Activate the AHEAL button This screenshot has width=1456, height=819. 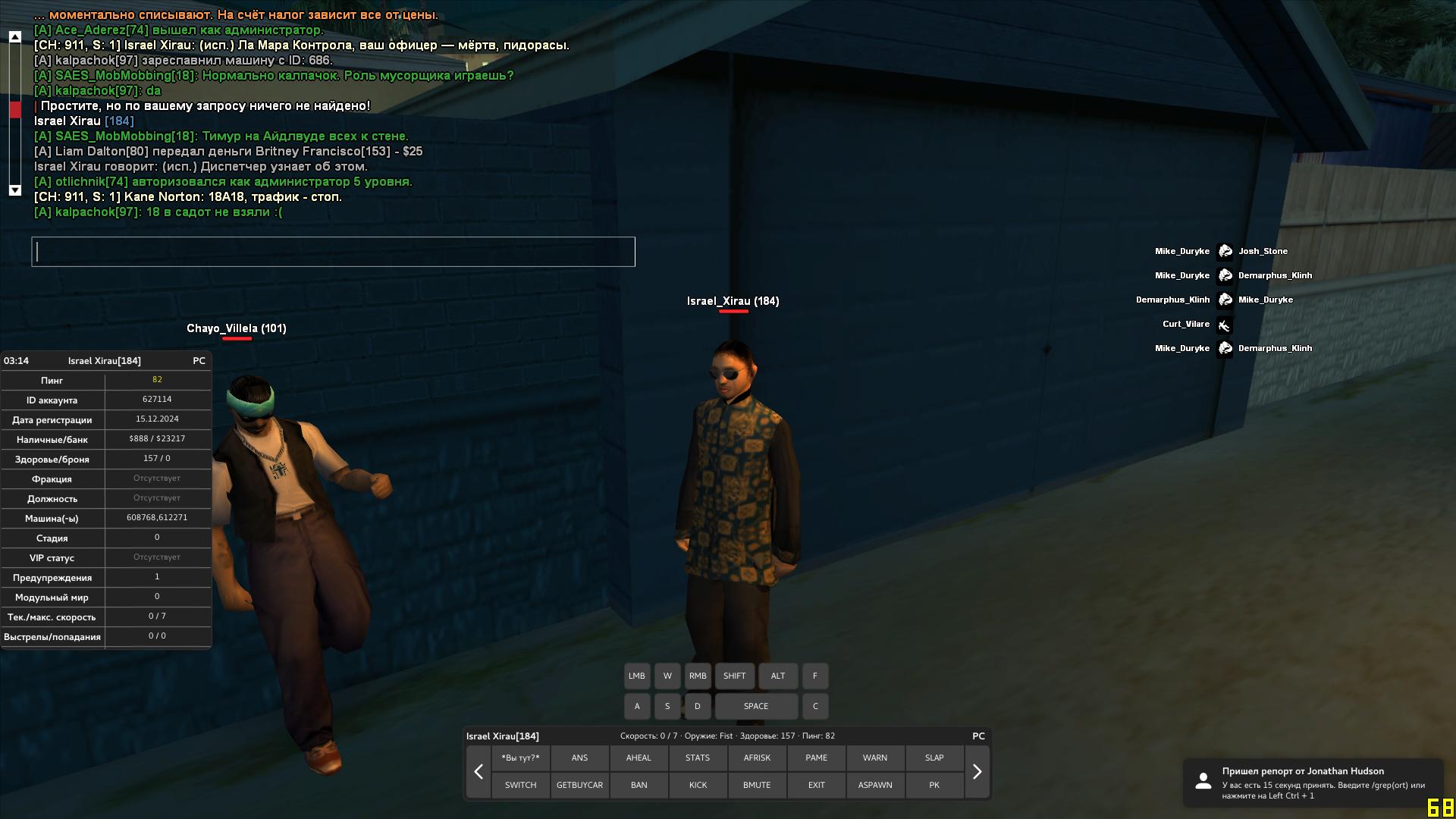click(639, 758)
